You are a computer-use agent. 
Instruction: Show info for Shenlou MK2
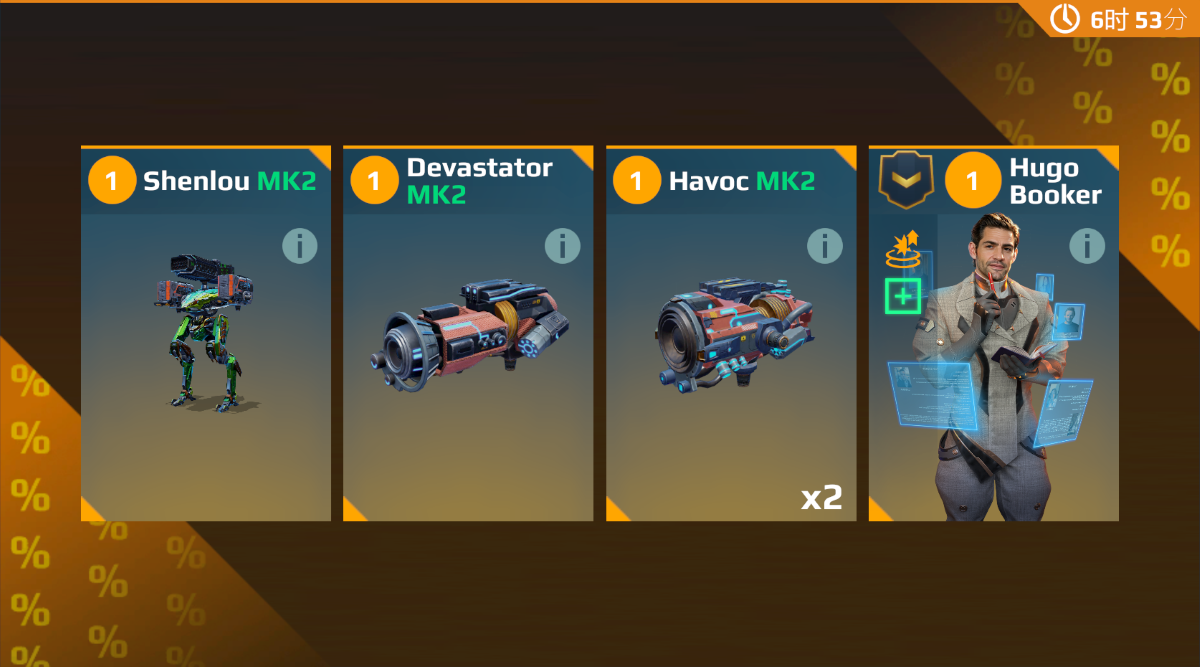pyautogui.click(x=299, y=246)
